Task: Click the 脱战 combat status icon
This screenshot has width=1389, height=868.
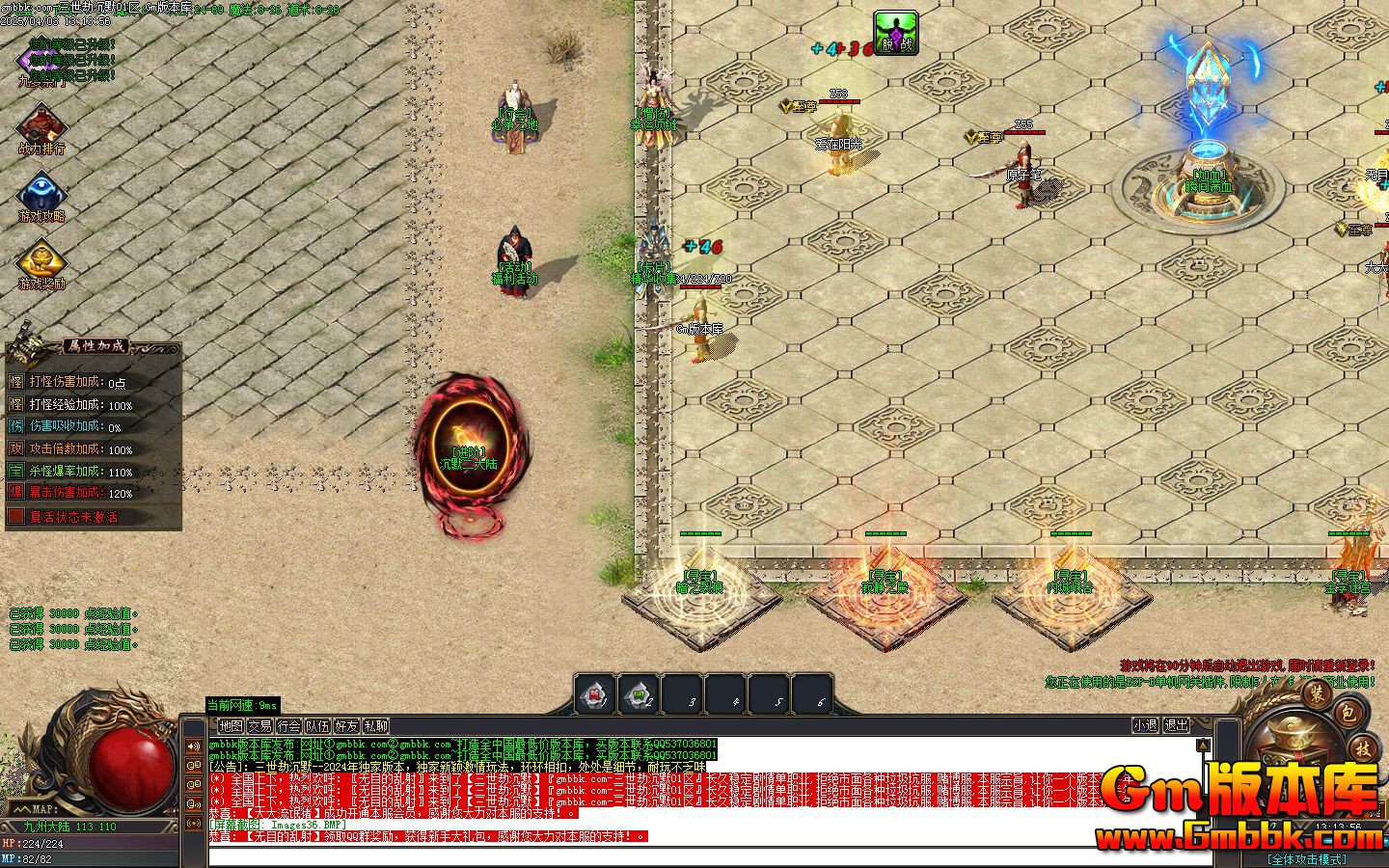Action: click(x=897, y=31)
